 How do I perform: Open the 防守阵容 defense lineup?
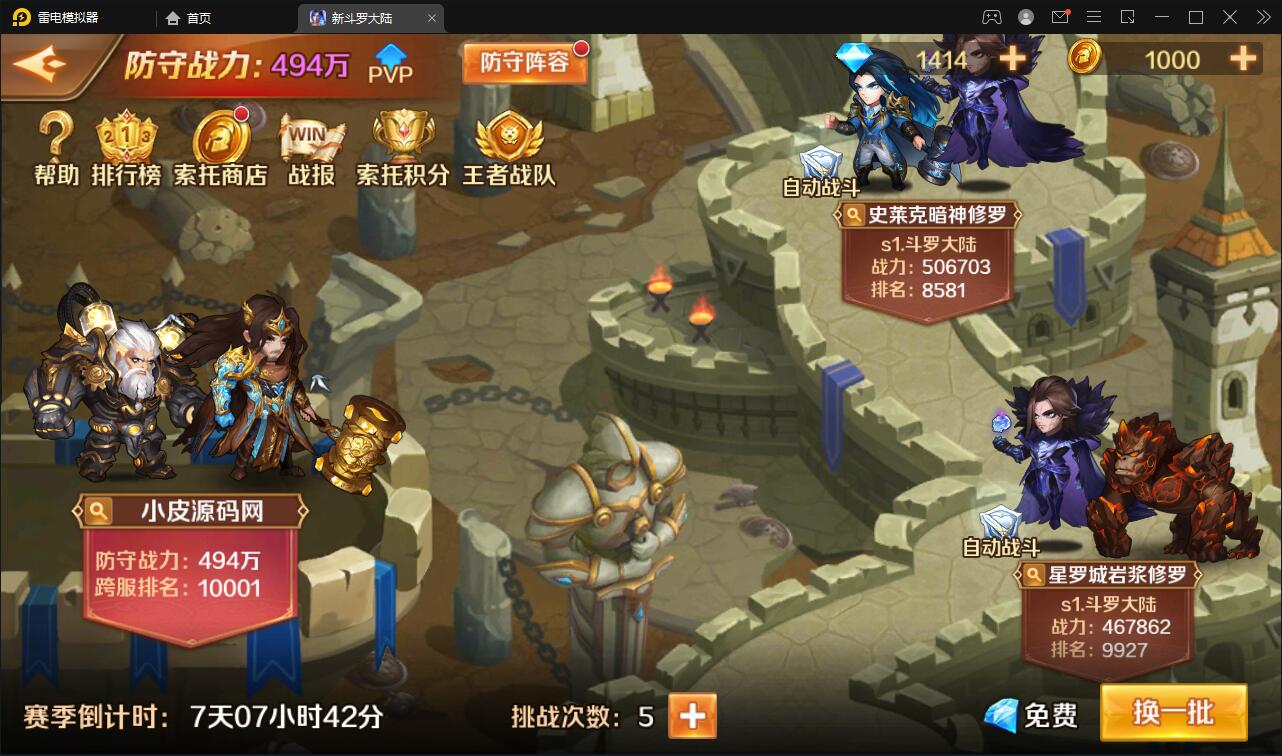(525, 62)
